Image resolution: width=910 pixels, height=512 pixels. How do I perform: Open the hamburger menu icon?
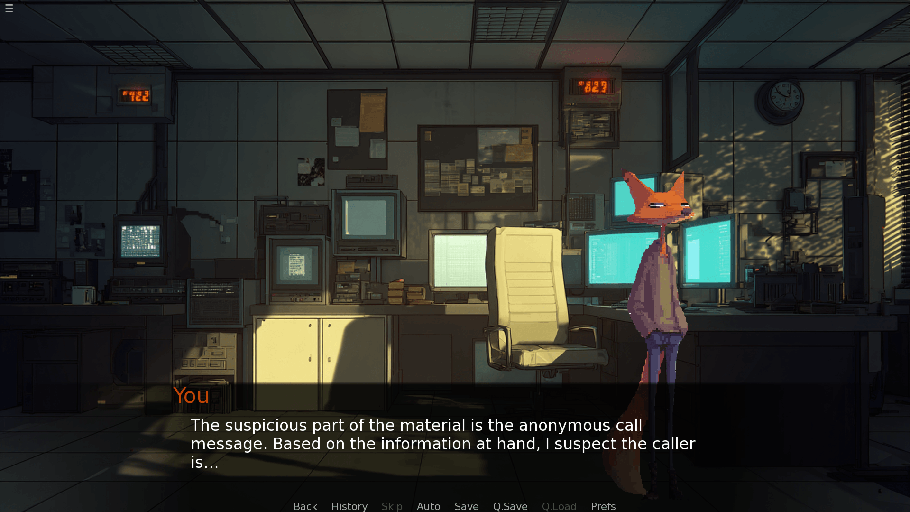[9, 9]
